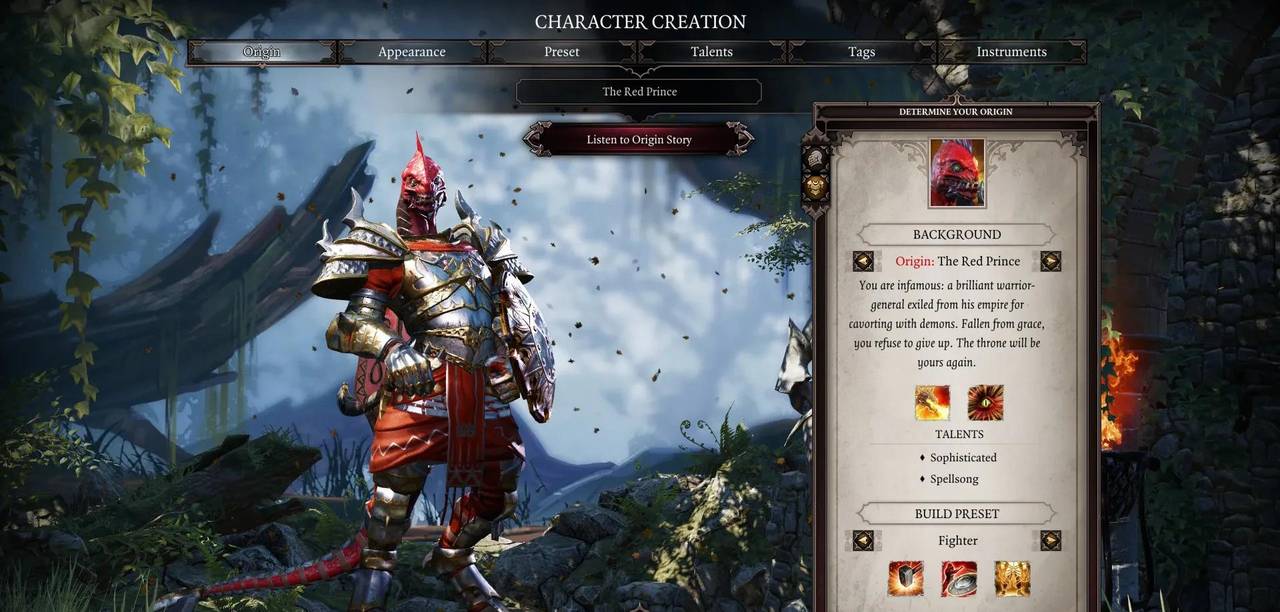The width and height of the screenshot is (1280, 612).
Task: Click the Listen to Origin Story button
Action: click(x=639, y=140)
